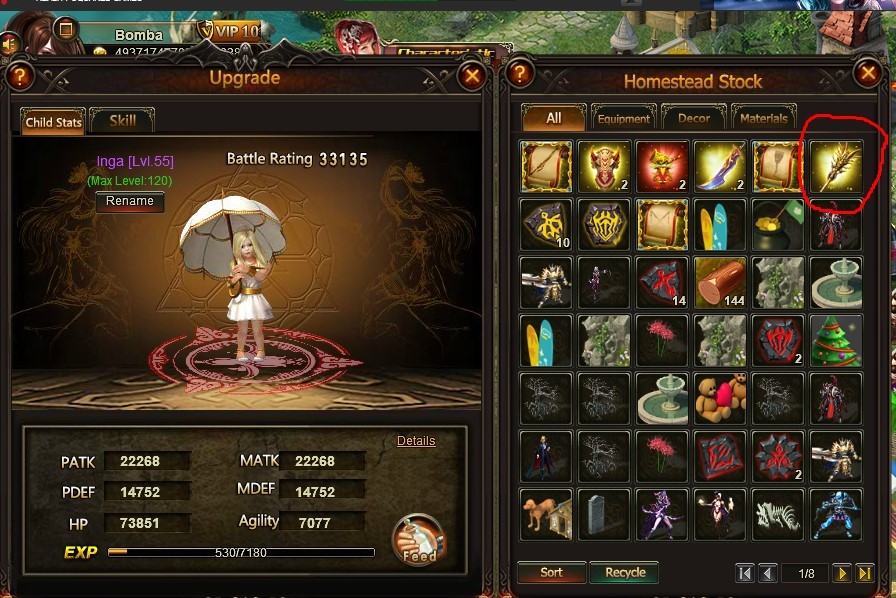
Task: Open the Materials tab
Action: [x=765, y=118]
